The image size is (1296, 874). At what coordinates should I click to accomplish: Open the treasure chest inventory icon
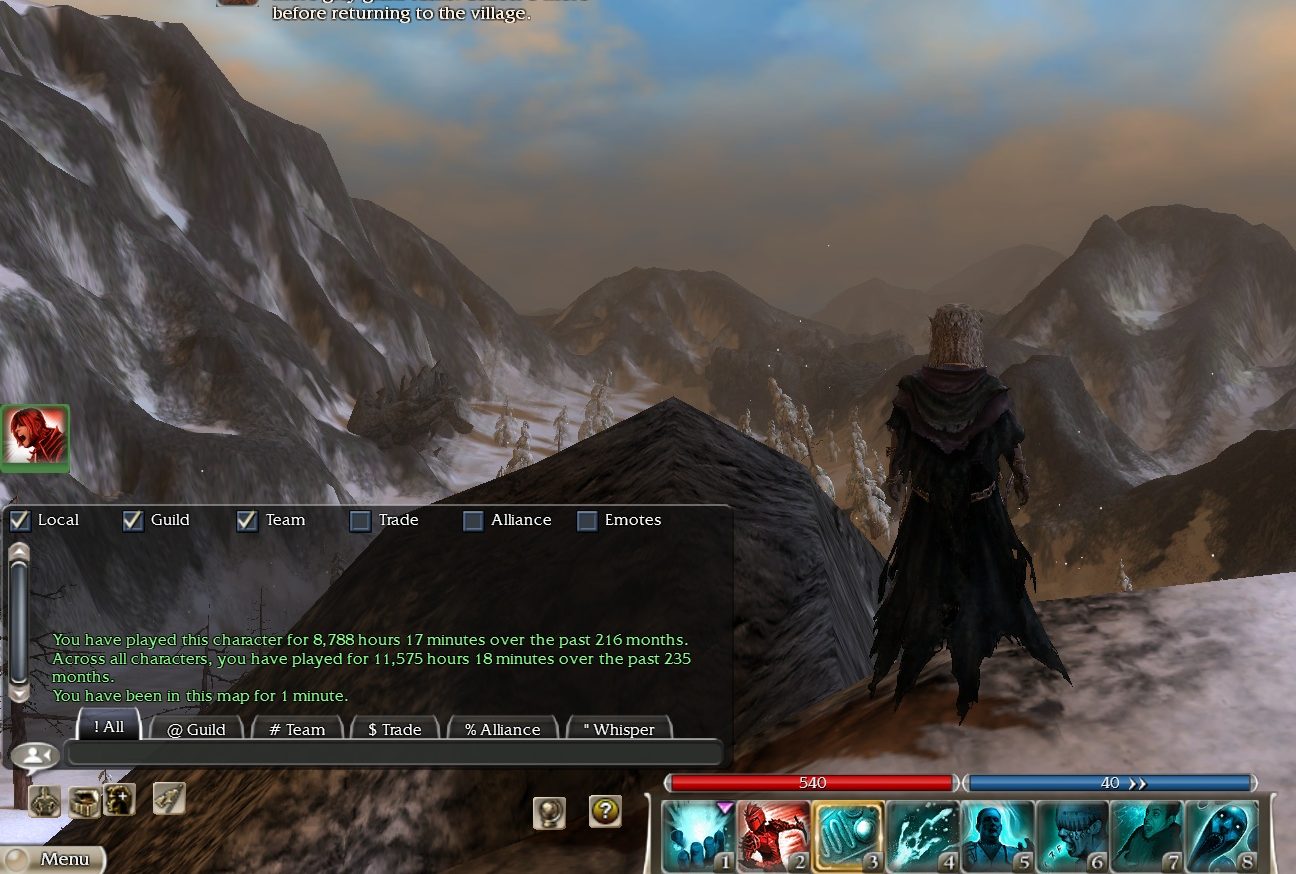[x=83, y=801]
